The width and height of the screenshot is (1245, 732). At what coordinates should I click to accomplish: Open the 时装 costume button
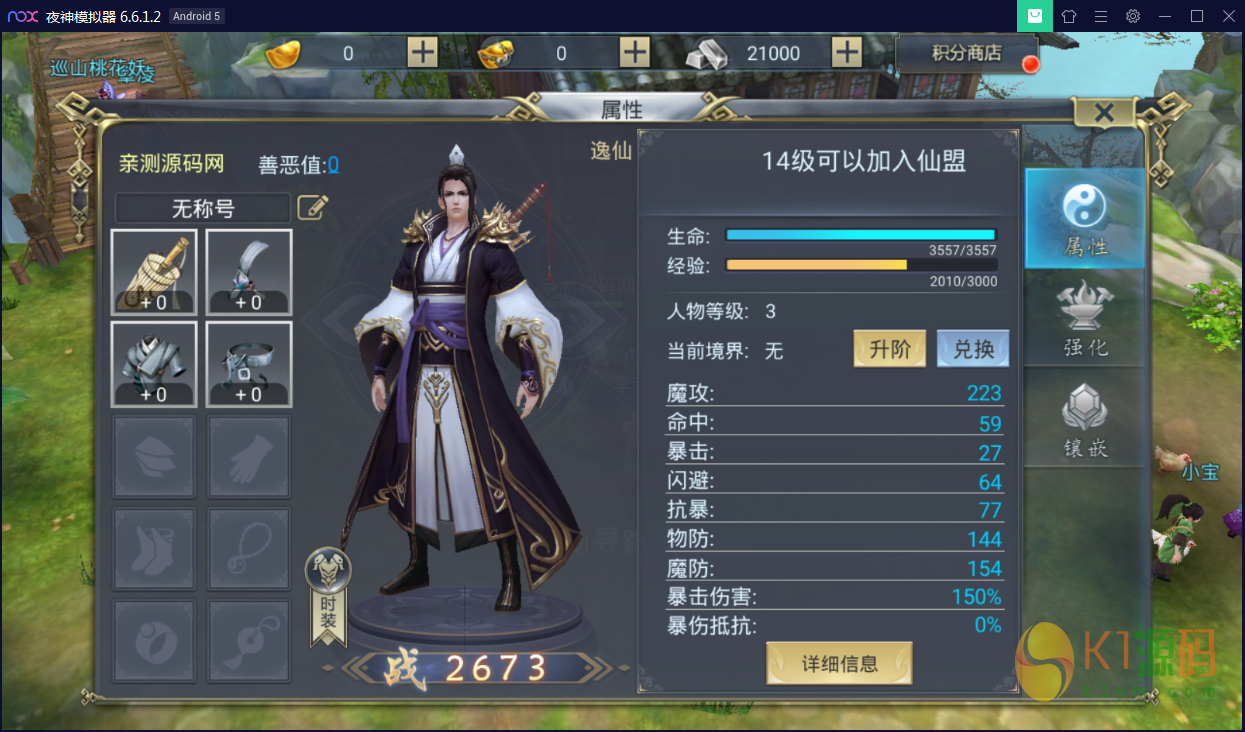(x=328, y=597)
